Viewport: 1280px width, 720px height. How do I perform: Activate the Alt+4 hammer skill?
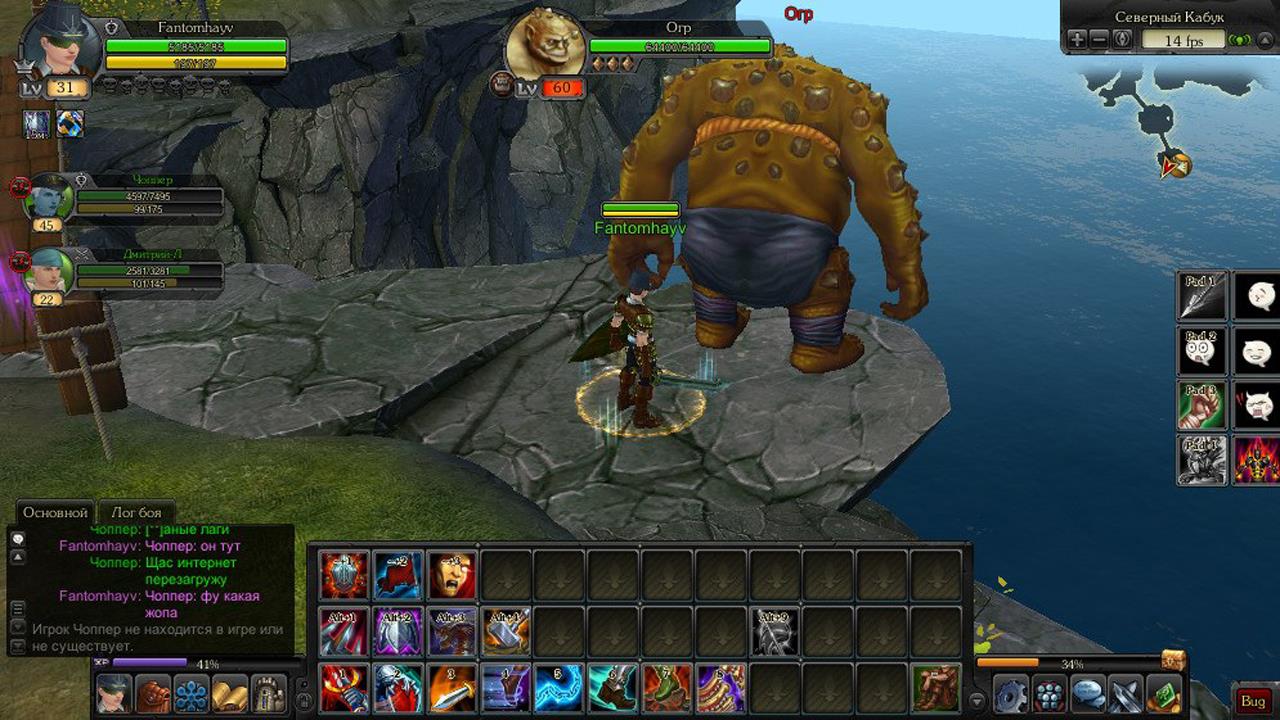tap(506, 632)
